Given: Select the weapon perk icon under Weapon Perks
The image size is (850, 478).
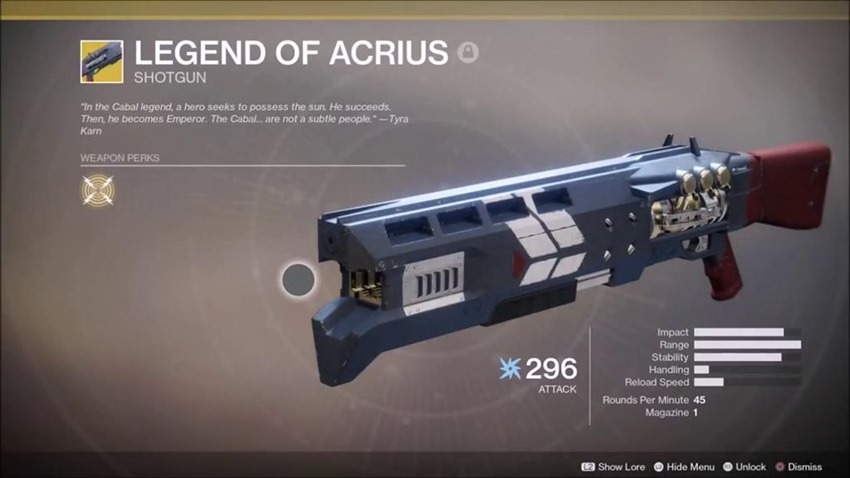Looking at the screenshot, I should coord(97,189).
